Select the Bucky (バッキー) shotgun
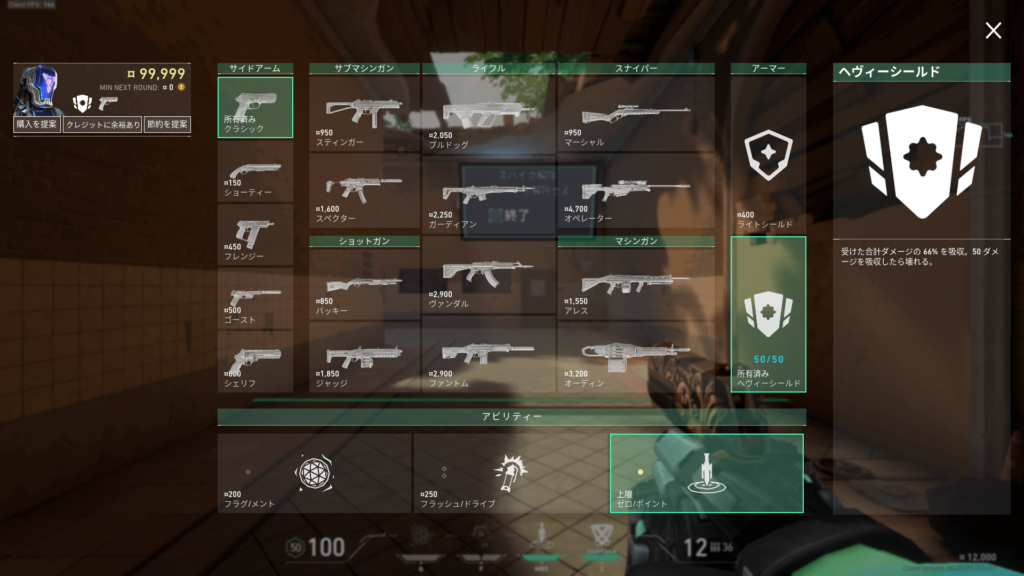Image resolution: width=1024 pixels, height=576 pixels. tap(364, 283)
